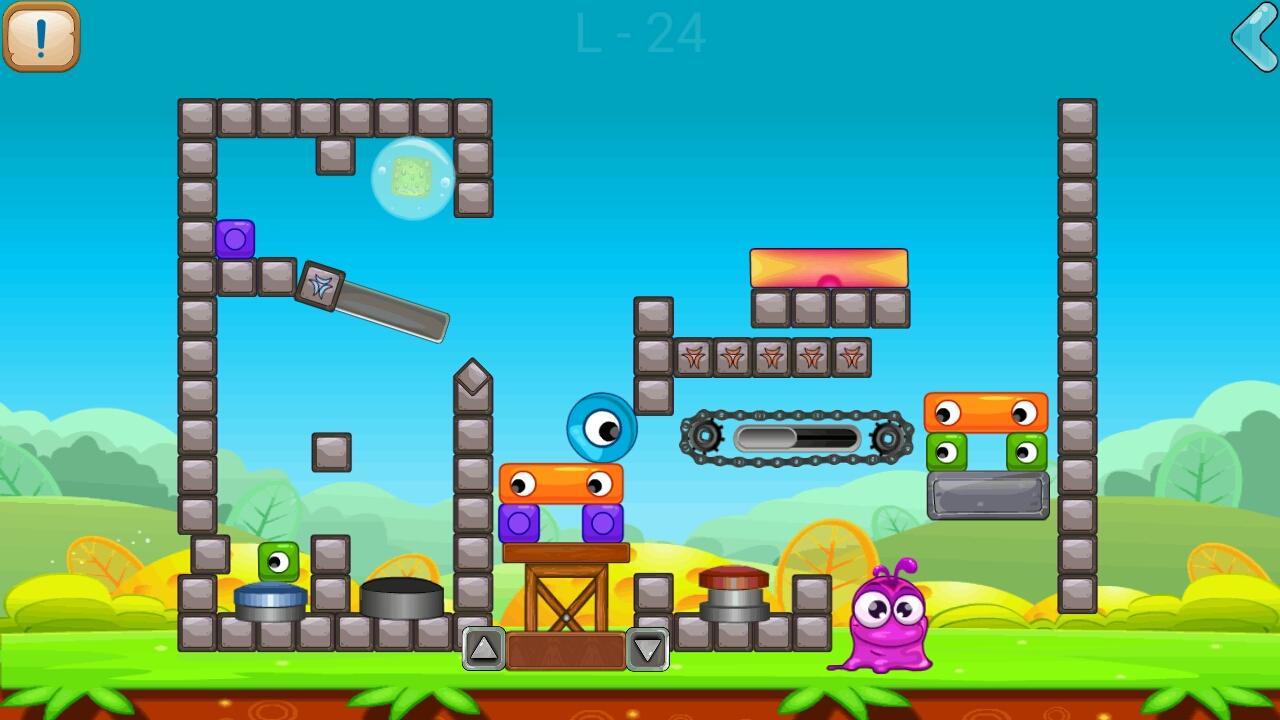The width and height of the screenshot is (1280, 720).
Task: Click the black round pit near the bottom
Action: click(404, 595)
